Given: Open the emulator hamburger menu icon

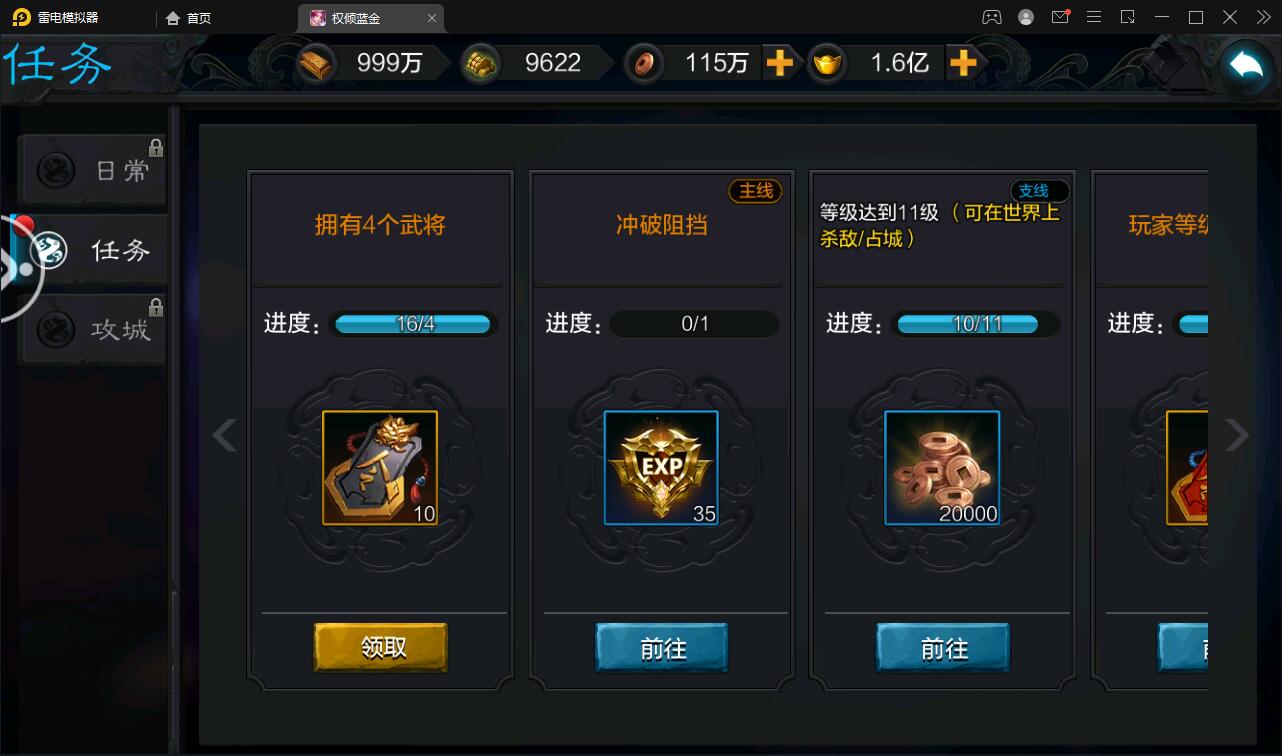Looking at the screenshot, I should point(1095,17).
